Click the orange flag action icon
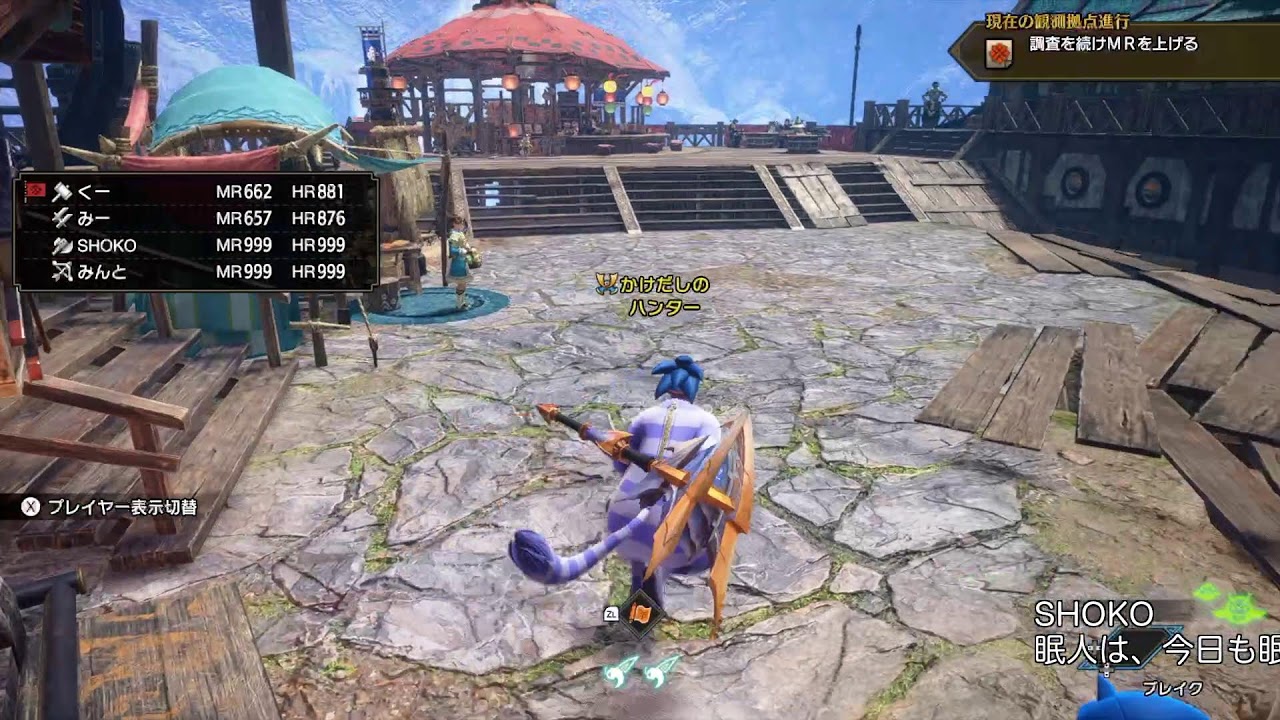1280x720 pixels. coord(641,615)
